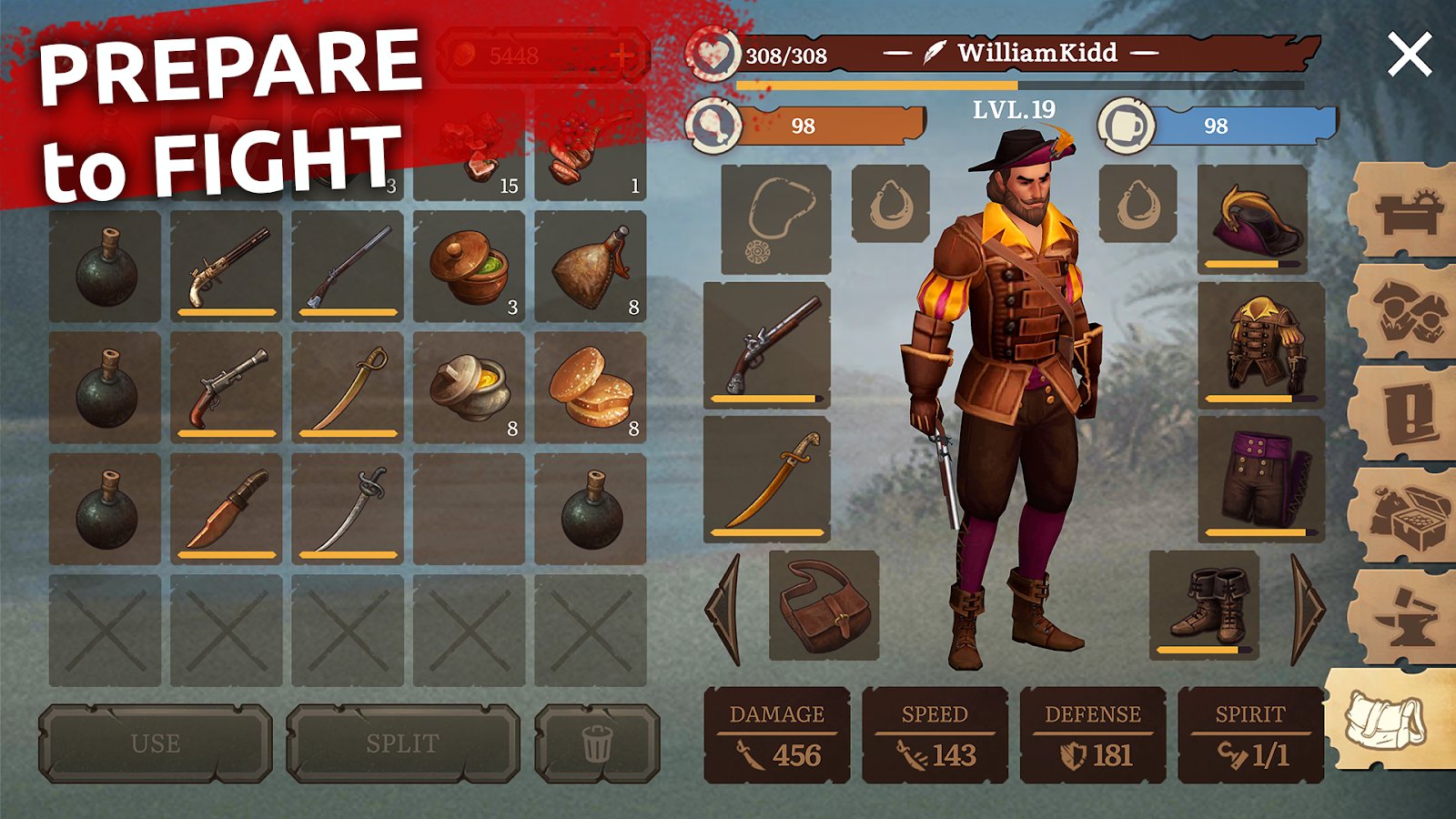Click the USE button
Screen dimensions: 1456x819
[x=155, y=743]
